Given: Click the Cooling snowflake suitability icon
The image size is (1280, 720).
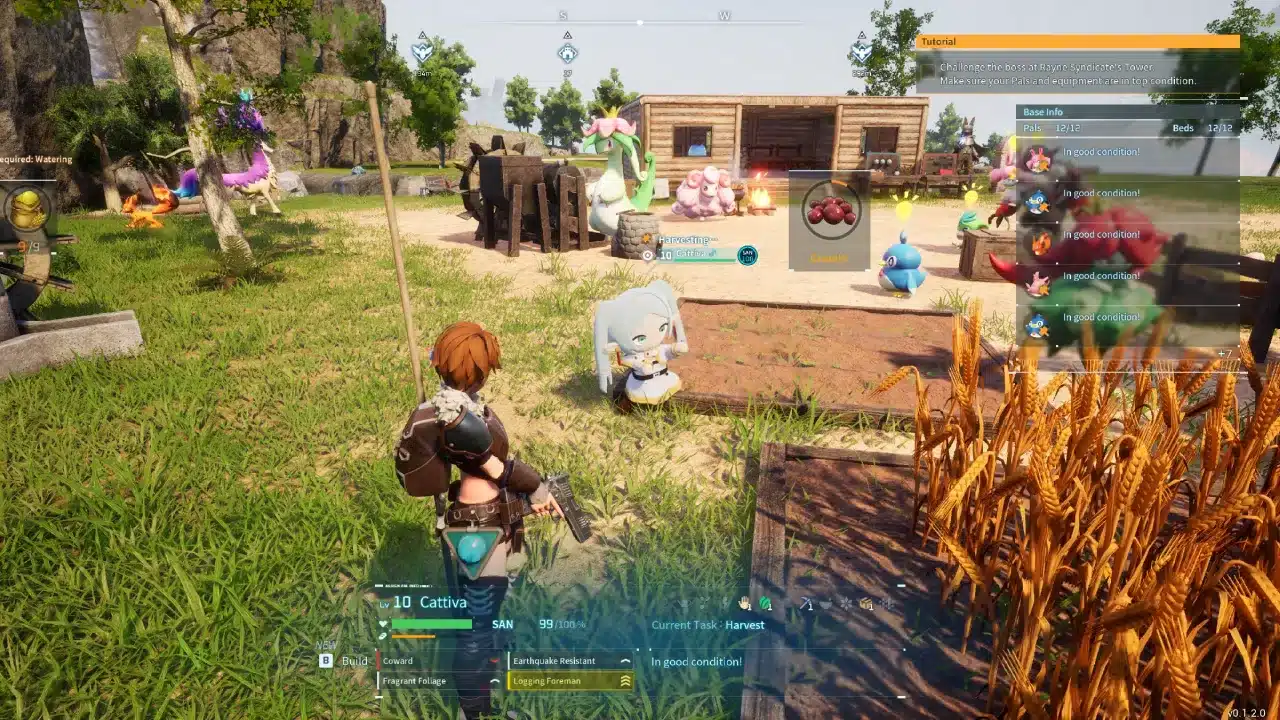Looking at the screenshot, I should click(x=845, y=604).
